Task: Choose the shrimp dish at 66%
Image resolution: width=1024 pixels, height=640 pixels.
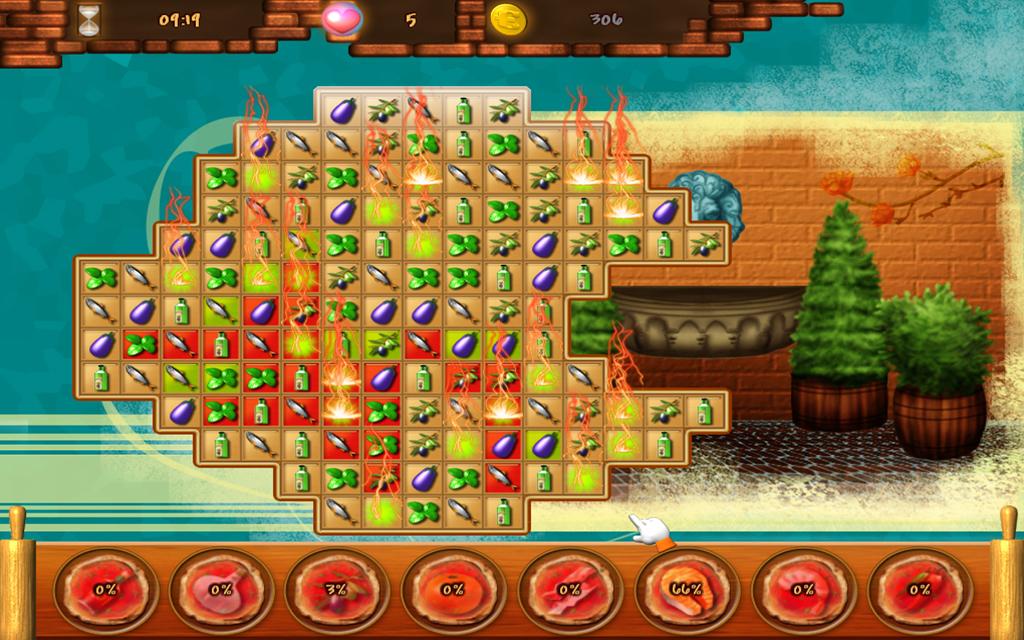Action: (686, 589)
